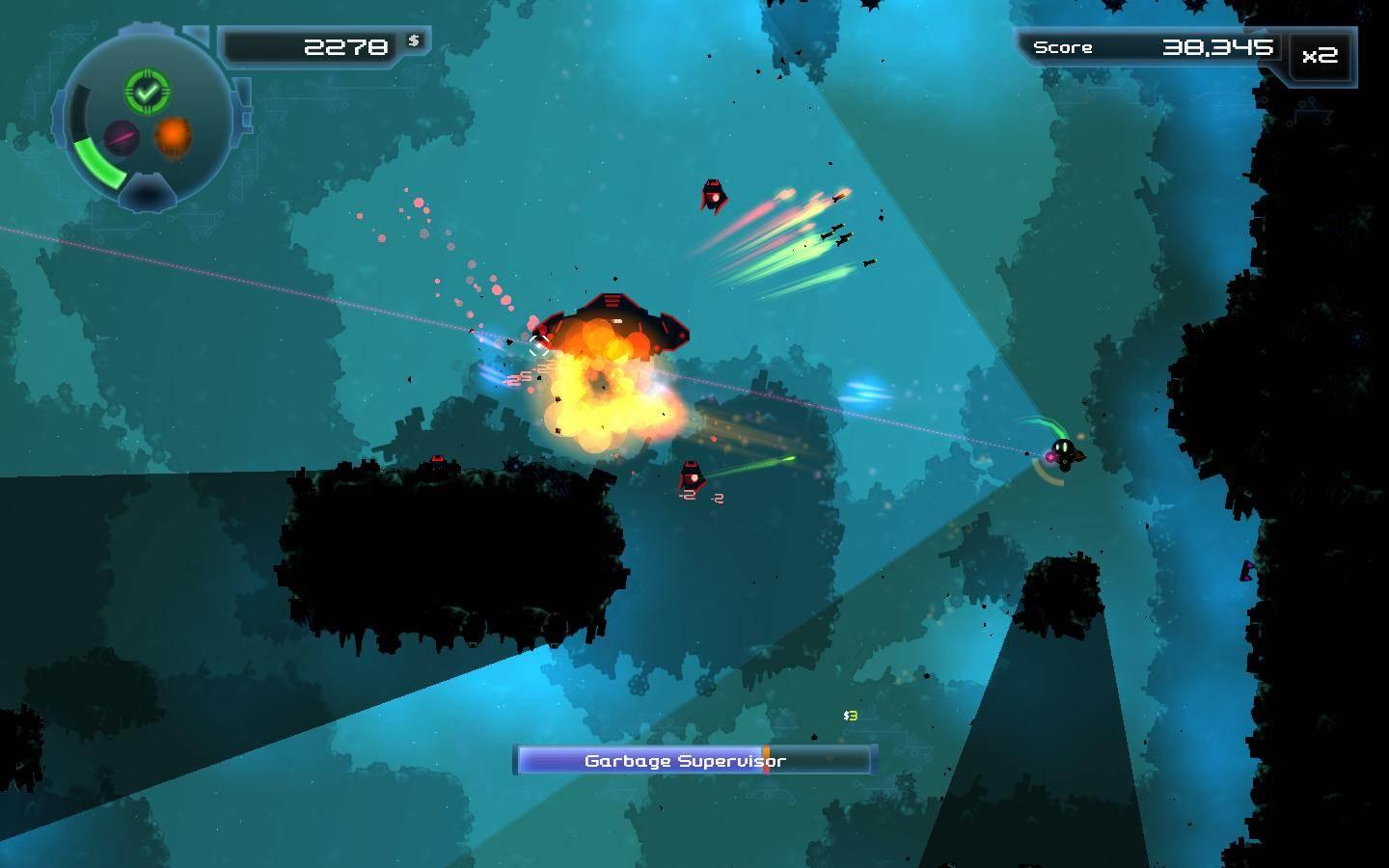Click the orange explosive weapon orb icon
The width and height of the screenshot is (1389, 868).
tap(172, 137)
